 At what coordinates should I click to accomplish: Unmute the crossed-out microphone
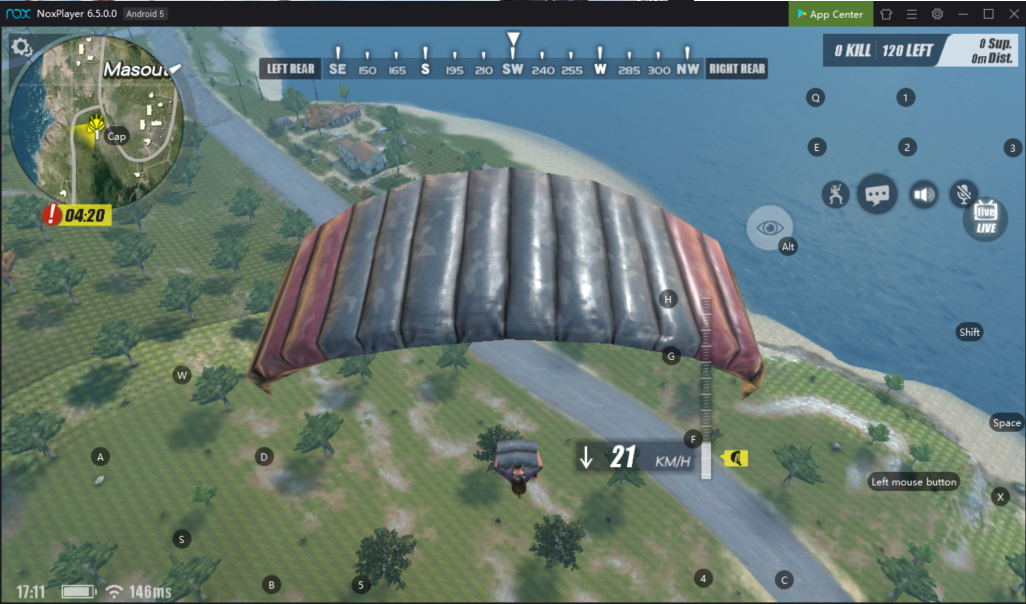click(x=964, y=194)
